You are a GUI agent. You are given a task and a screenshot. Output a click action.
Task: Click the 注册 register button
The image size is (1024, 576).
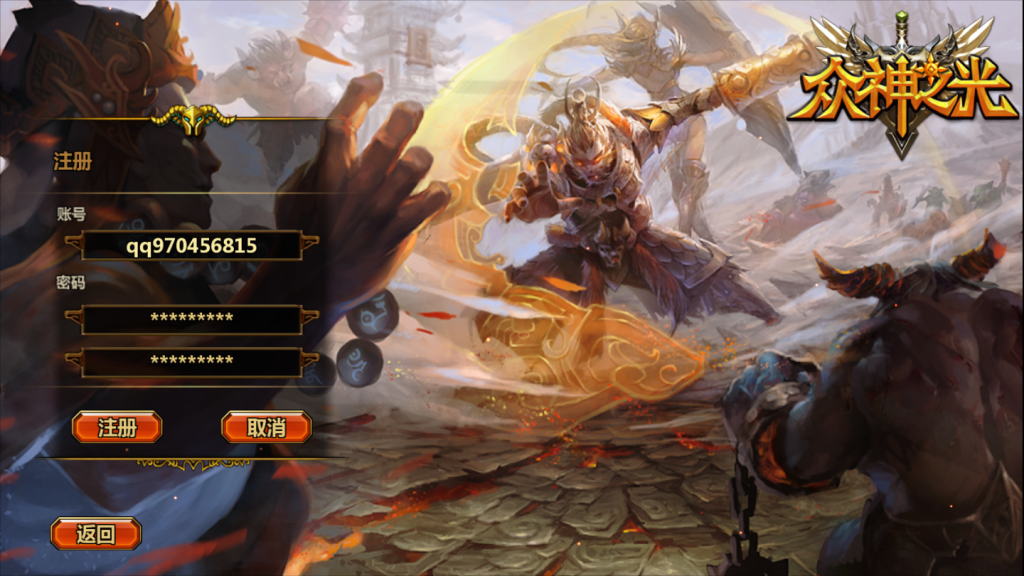pos(117,427)
